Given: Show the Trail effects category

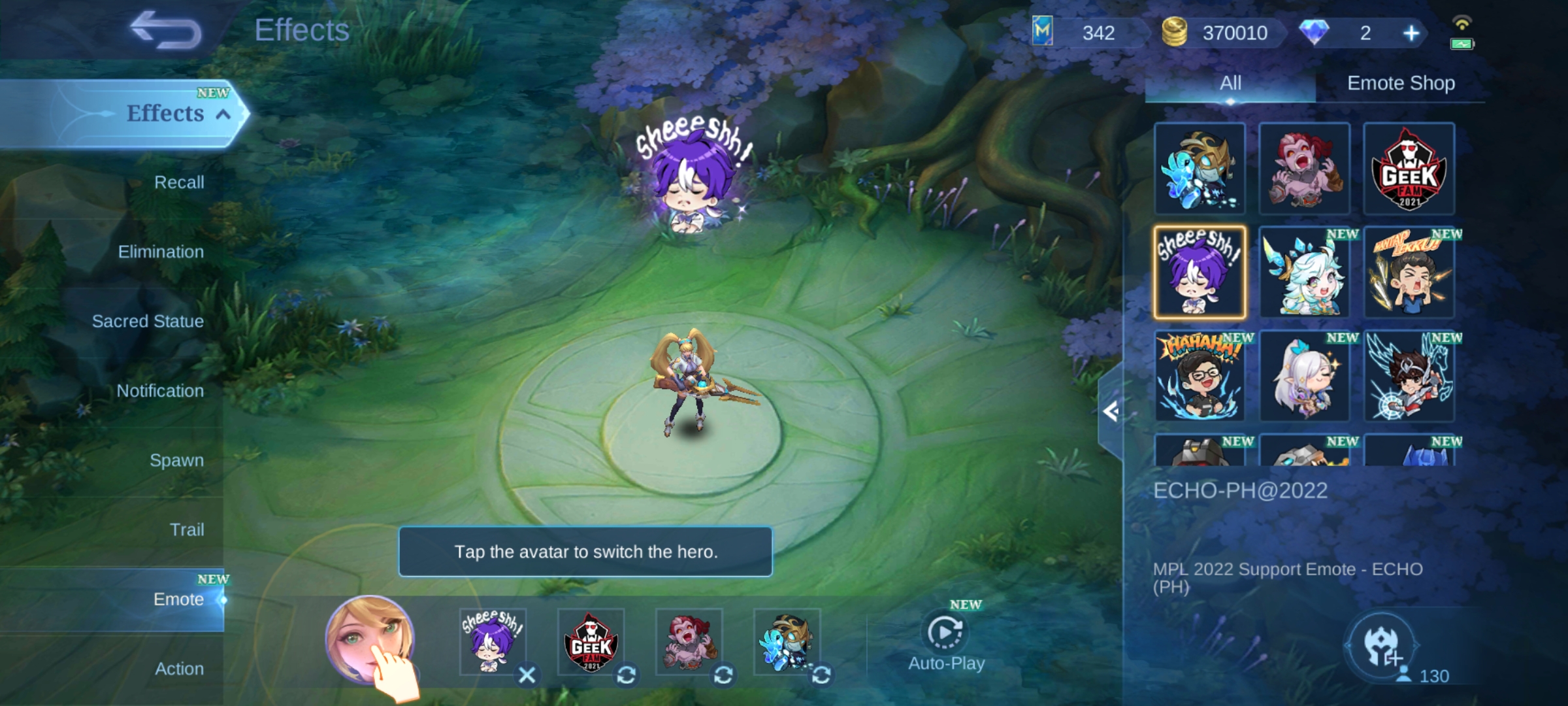Looking at the screenshot, I should [186, 529].
